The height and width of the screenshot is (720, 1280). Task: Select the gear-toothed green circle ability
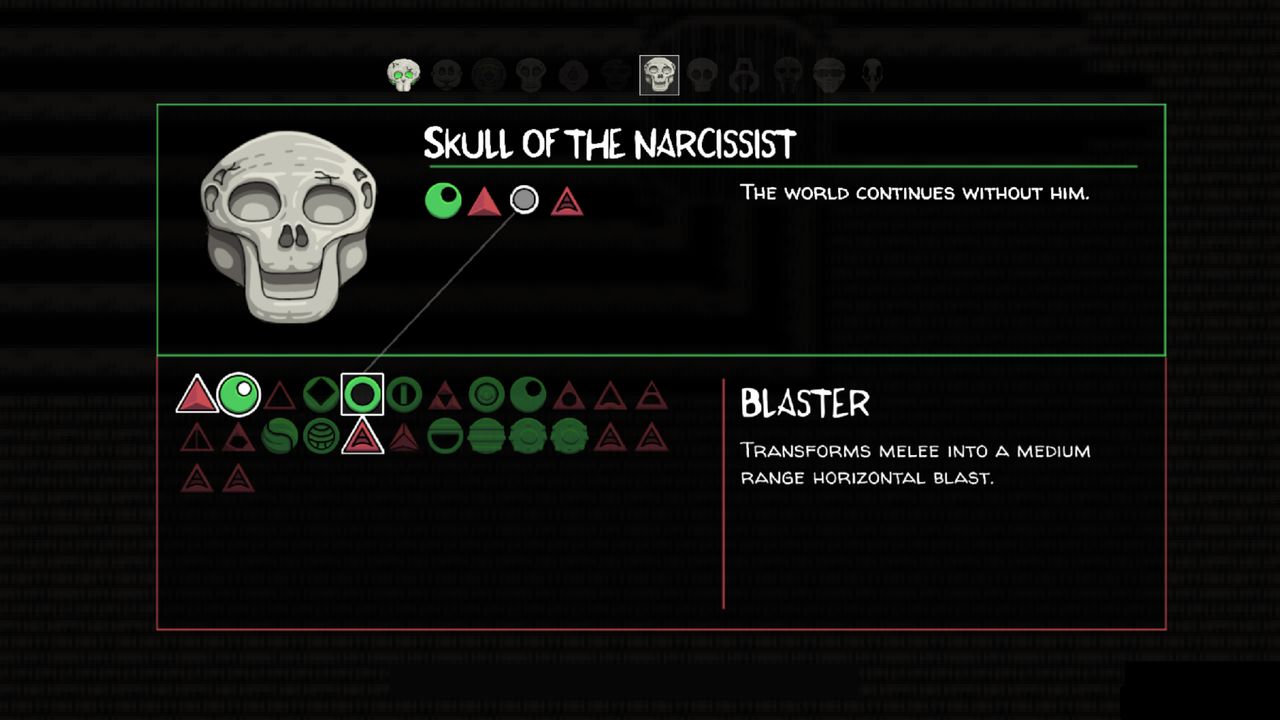click(528, 437)
